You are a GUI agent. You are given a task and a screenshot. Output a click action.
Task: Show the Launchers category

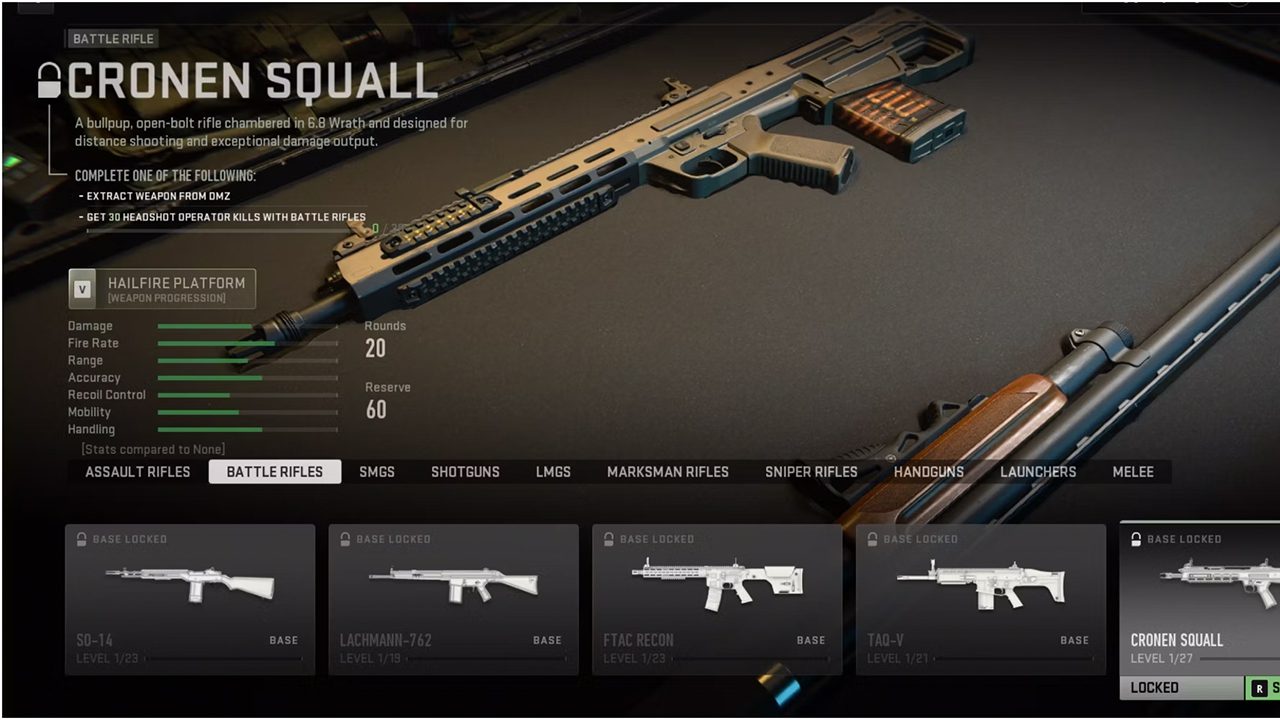pyautogui.click(x=1038, y=472)
